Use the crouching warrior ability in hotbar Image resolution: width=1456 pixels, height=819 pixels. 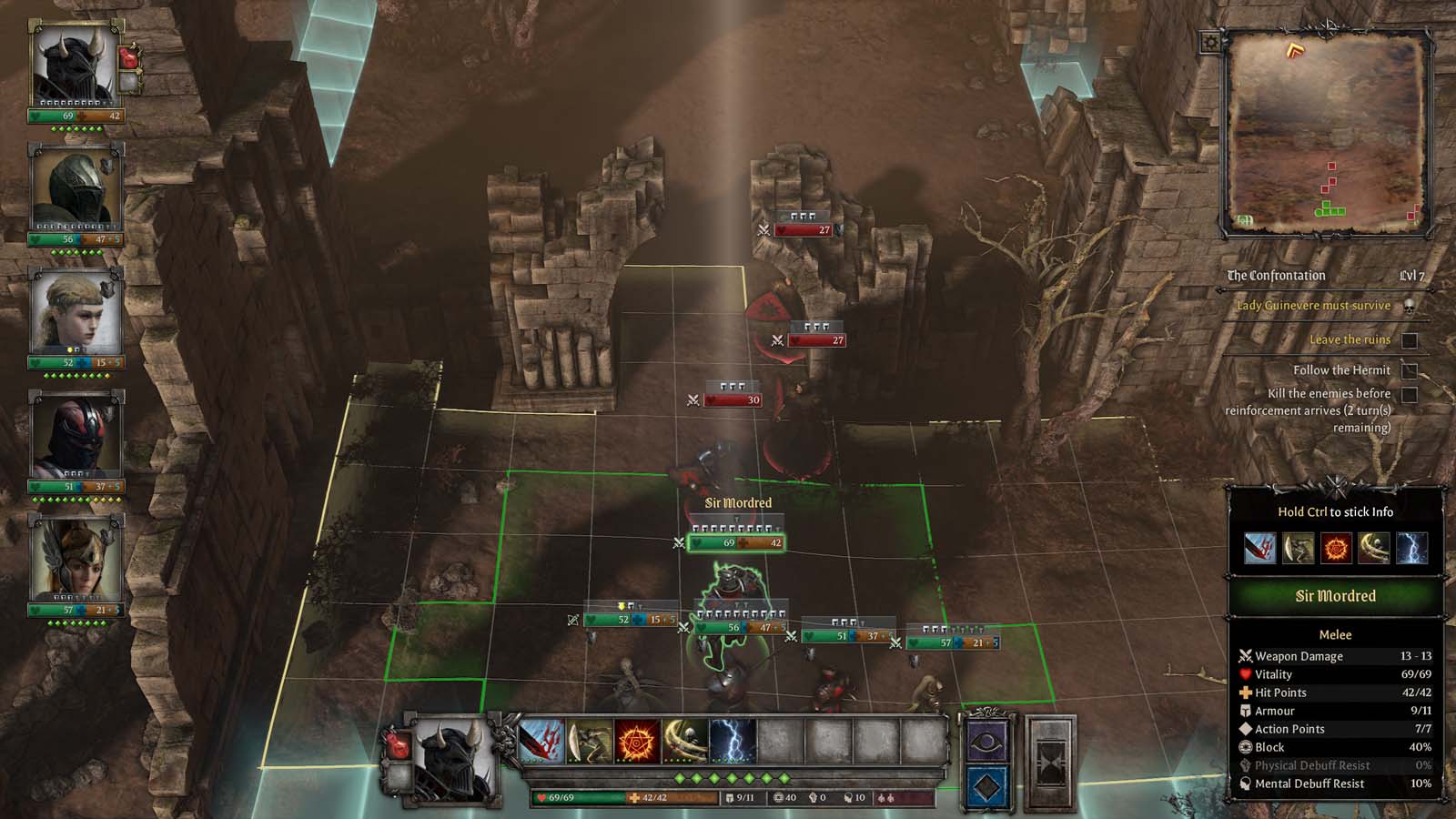pyautogui.click(x=590, y=742)
